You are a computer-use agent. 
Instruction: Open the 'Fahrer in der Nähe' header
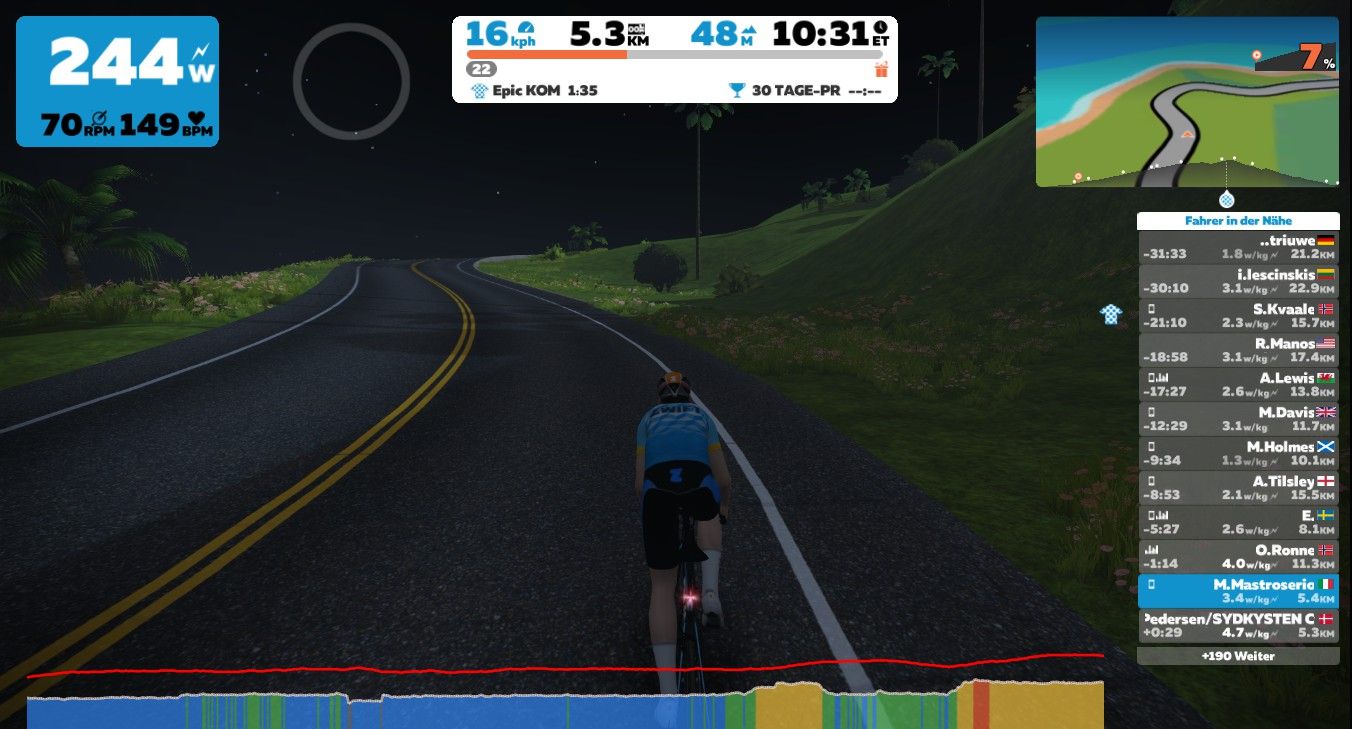click(1238, 221)
